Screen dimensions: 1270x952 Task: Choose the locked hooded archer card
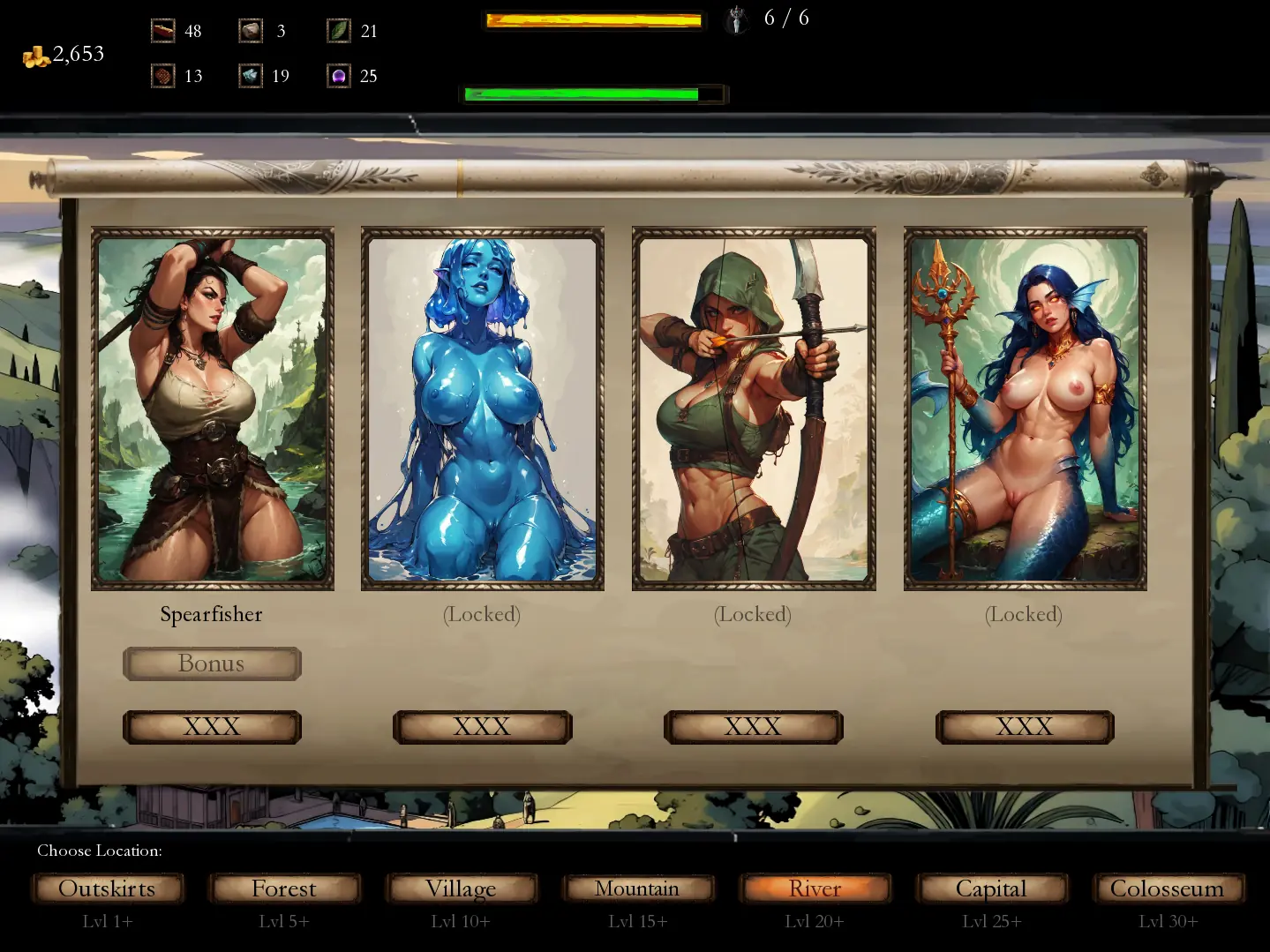pyautogui.click(x=754, y=409)
